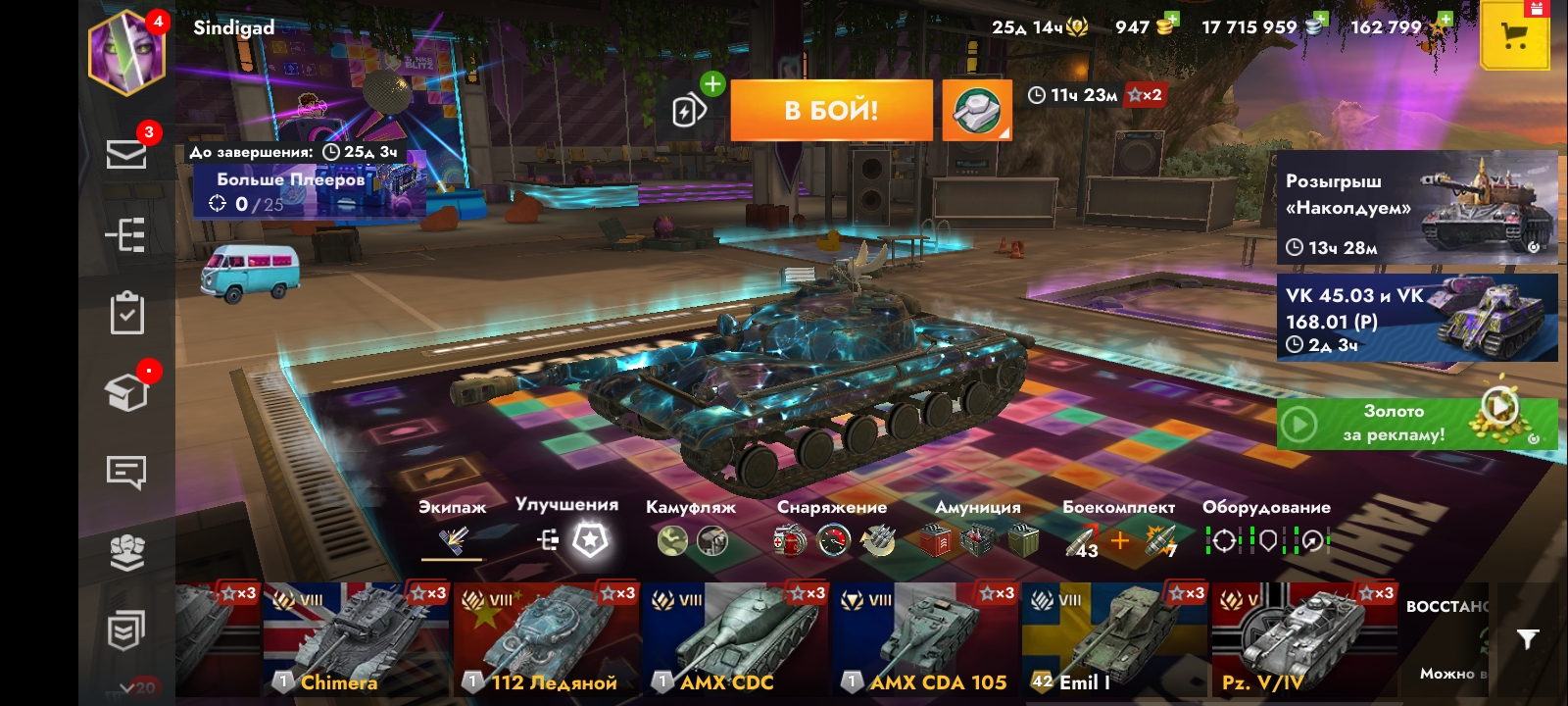Start battle with the В БОЙ! button

pyautogui.click(x=831, y=110)
